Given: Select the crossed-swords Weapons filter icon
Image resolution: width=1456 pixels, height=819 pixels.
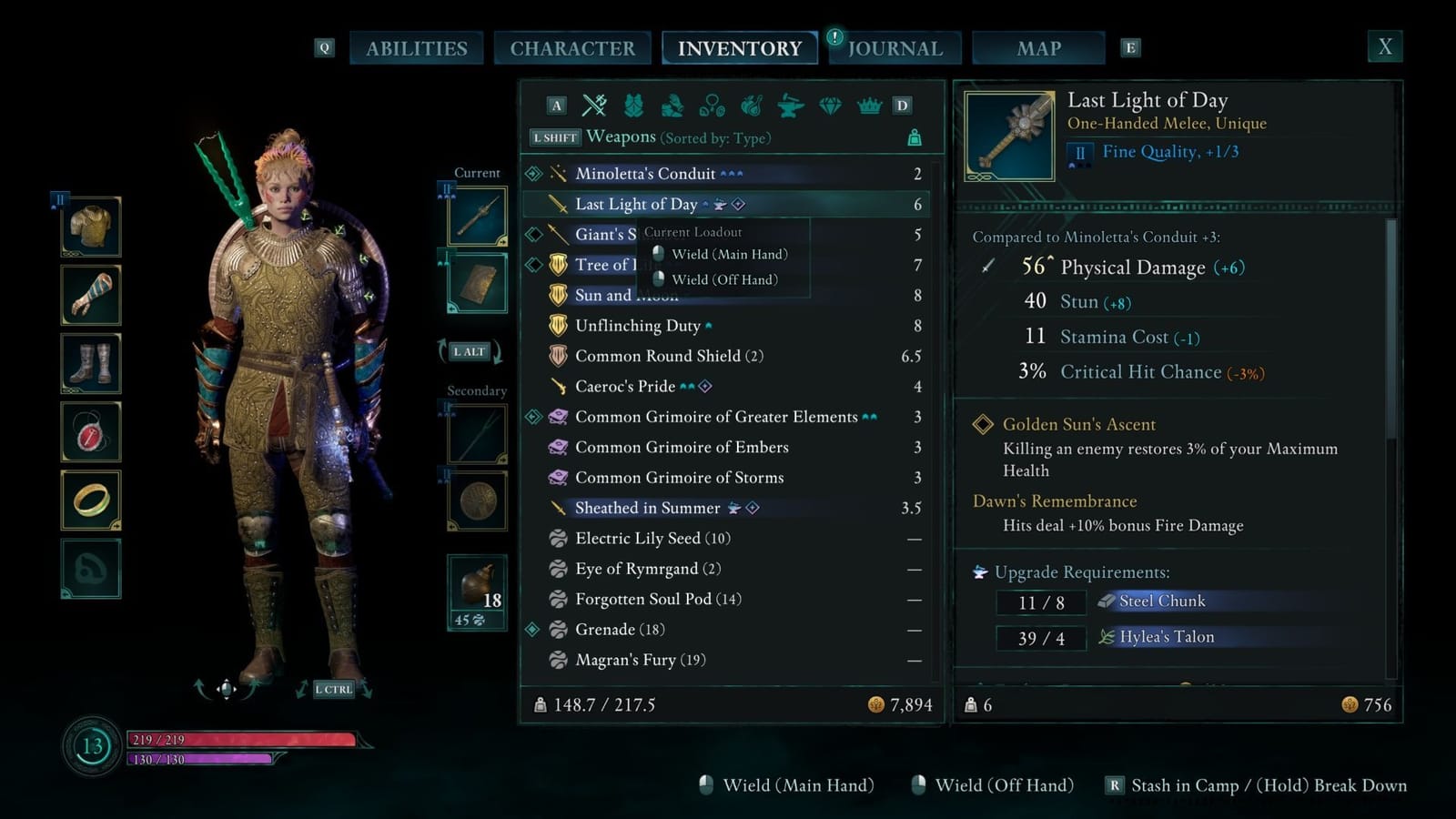Looking at the screenshot, I should tap(594, 106).
